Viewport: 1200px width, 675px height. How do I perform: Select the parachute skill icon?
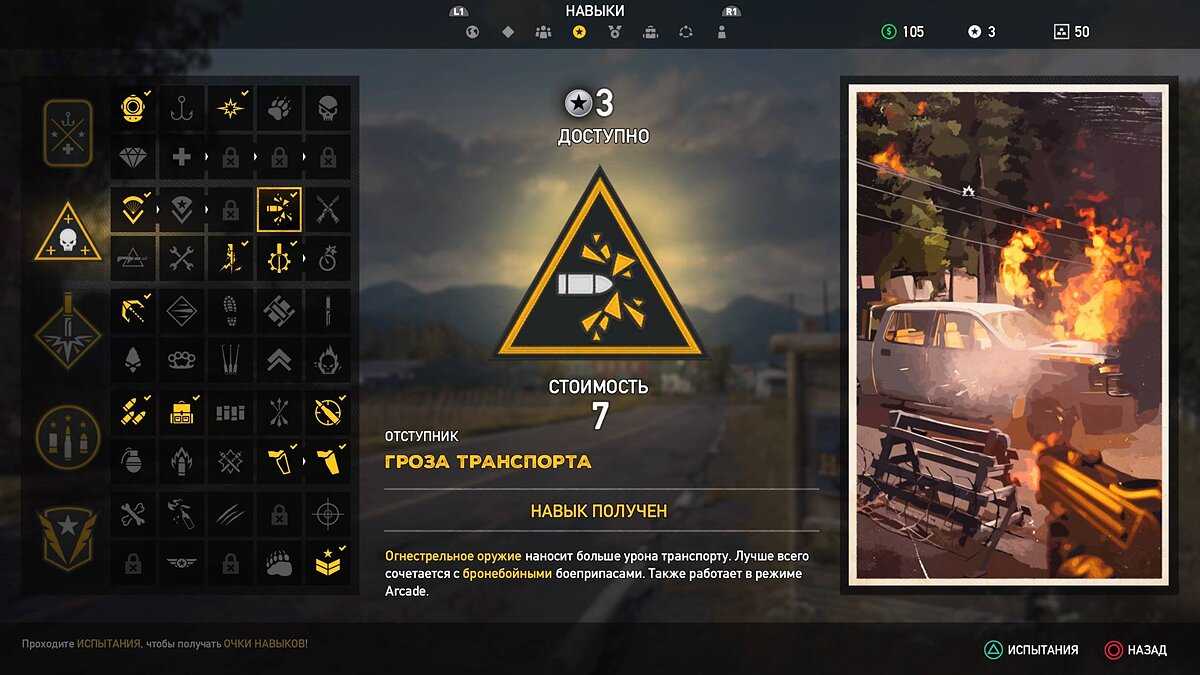132,209
